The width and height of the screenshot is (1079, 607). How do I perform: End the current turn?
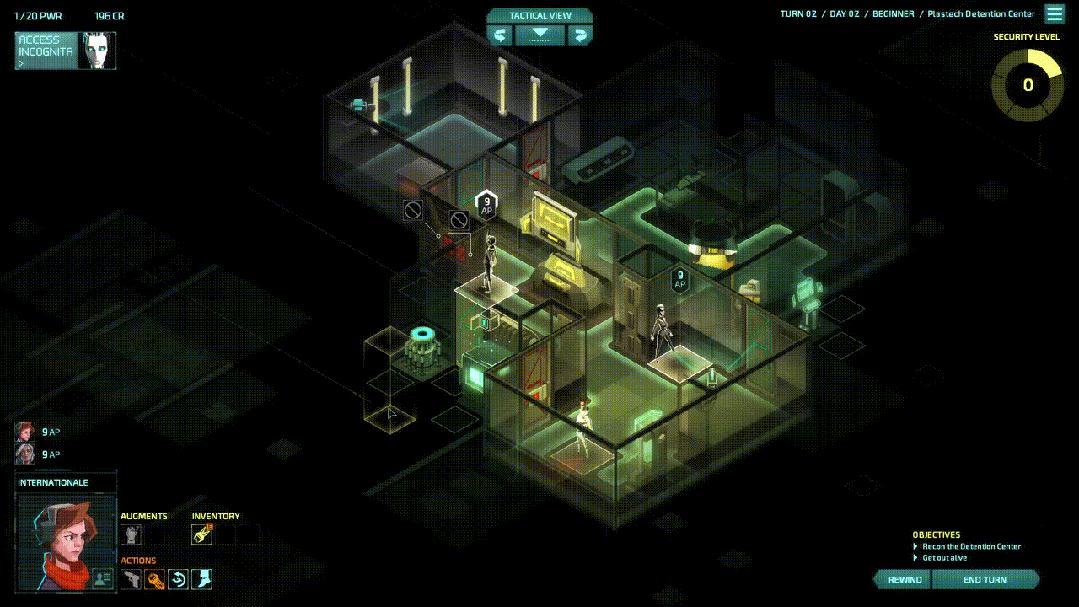[985, 580]
